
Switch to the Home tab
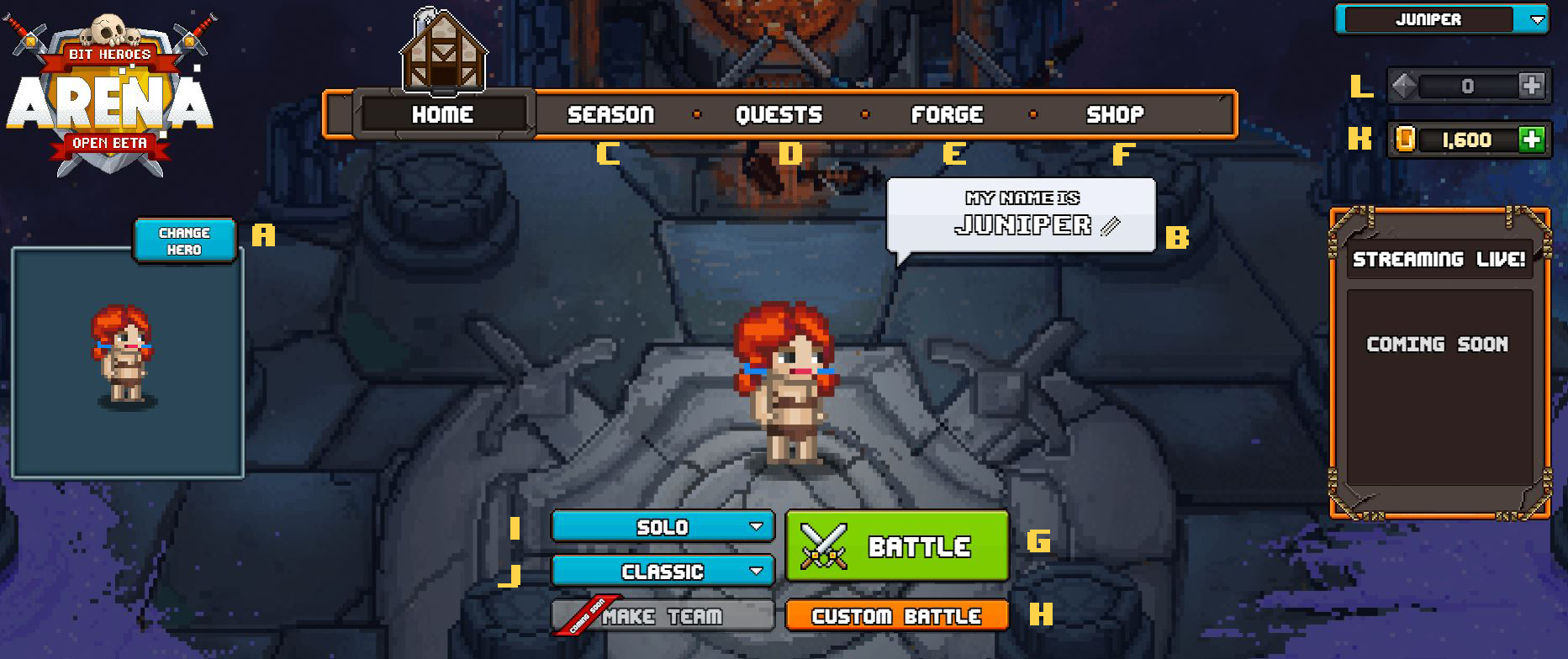tap(443, 114)
